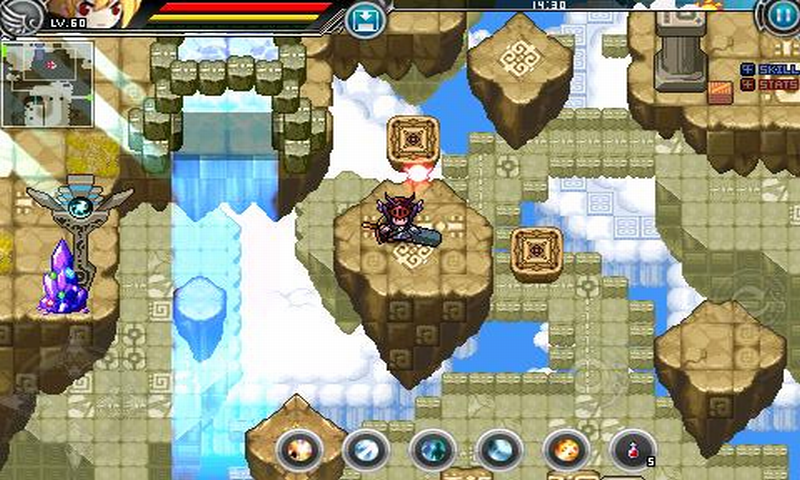Use the red health potion
800x480 pixels.
pos(632,450)
